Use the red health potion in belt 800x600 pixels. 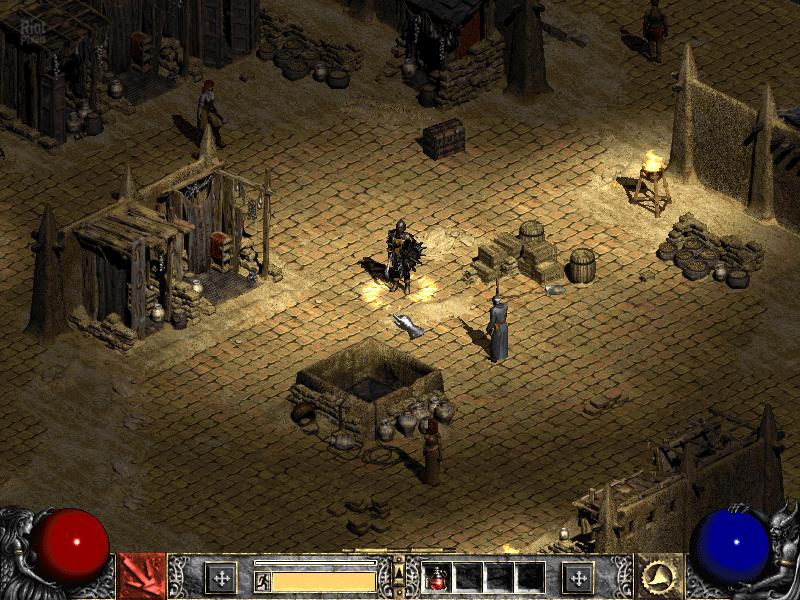click(x=438, y=577)
